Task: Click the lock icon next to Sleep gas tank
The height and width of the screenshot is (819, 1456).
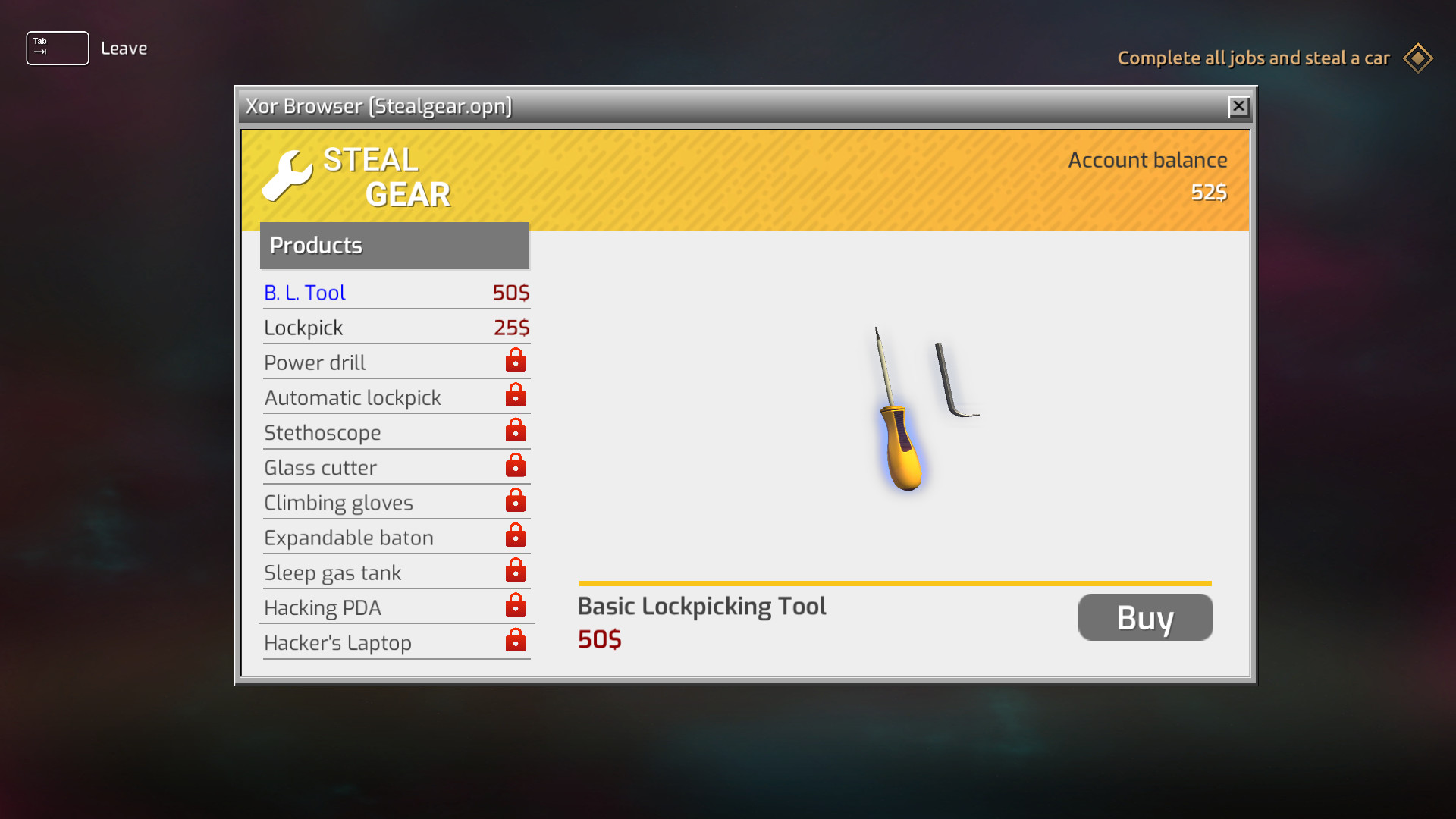Action: (515, 570)
